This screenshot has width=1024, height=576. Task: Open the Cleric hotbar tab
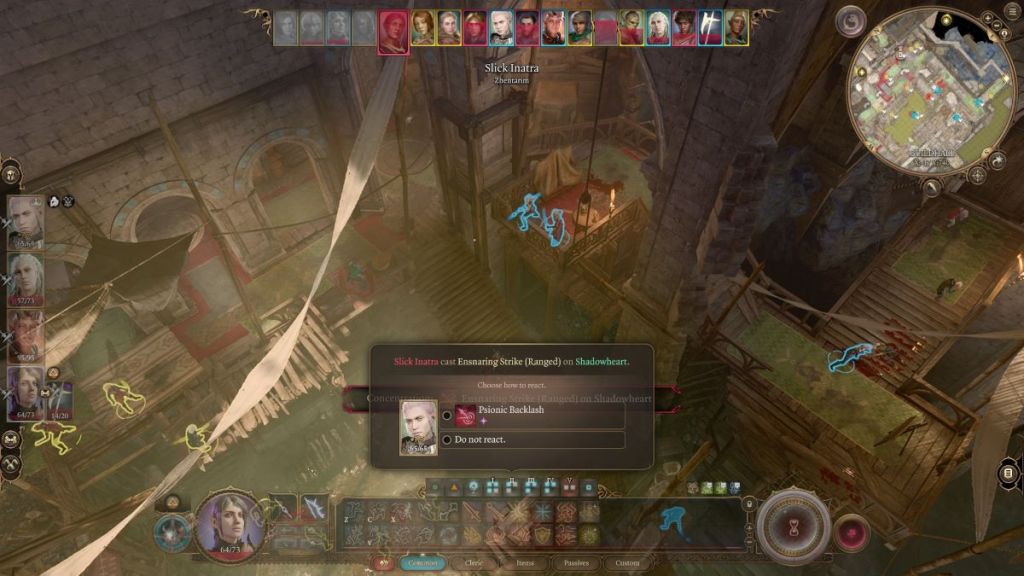click(474, 563)
